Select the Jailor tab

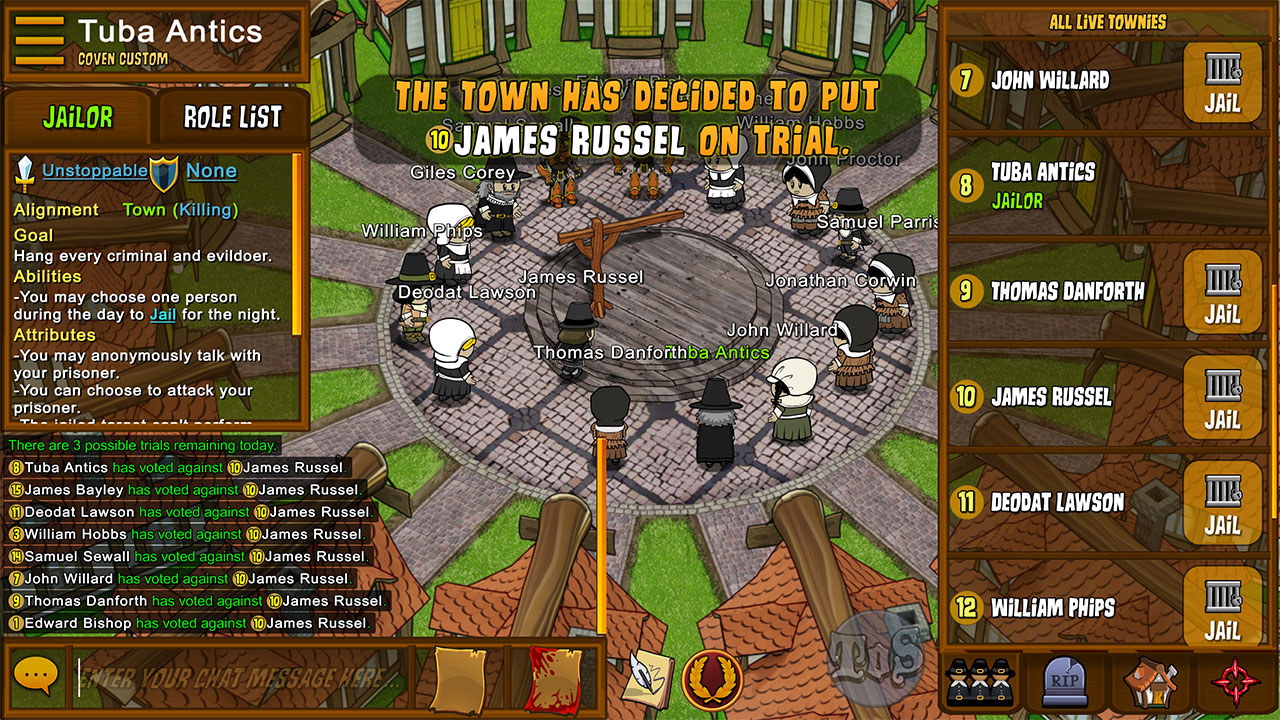[x=78, y=118]
